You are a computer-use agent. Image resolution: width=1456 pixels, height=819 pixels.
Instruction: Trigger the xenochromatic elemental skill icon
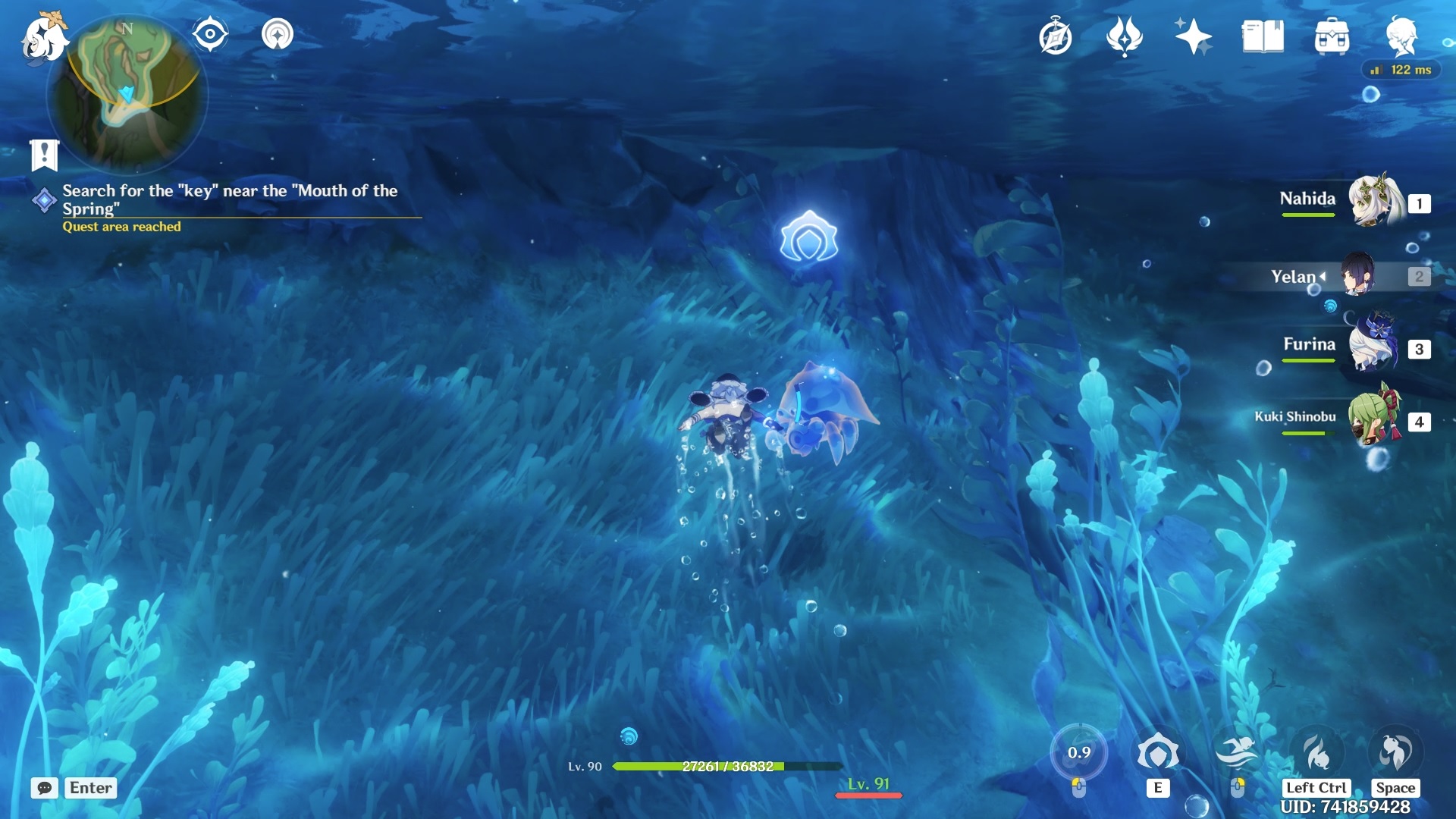click(x=1158, y=753)
